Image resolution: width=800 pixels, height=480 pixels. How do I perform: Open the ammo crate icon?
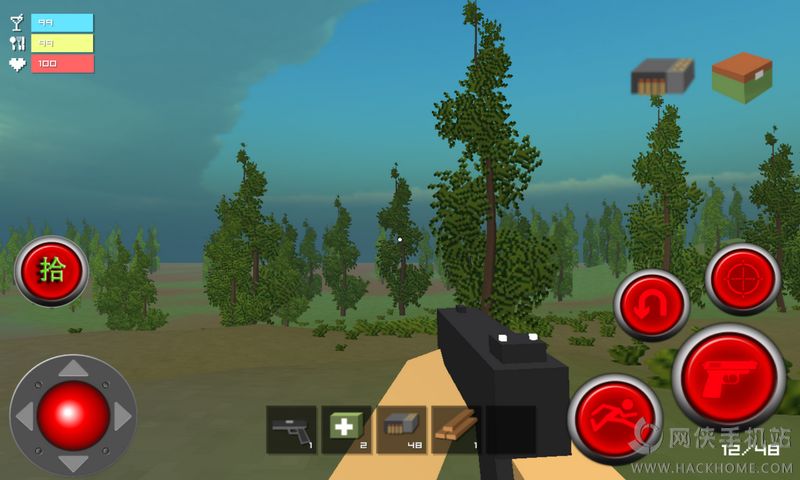662,76
